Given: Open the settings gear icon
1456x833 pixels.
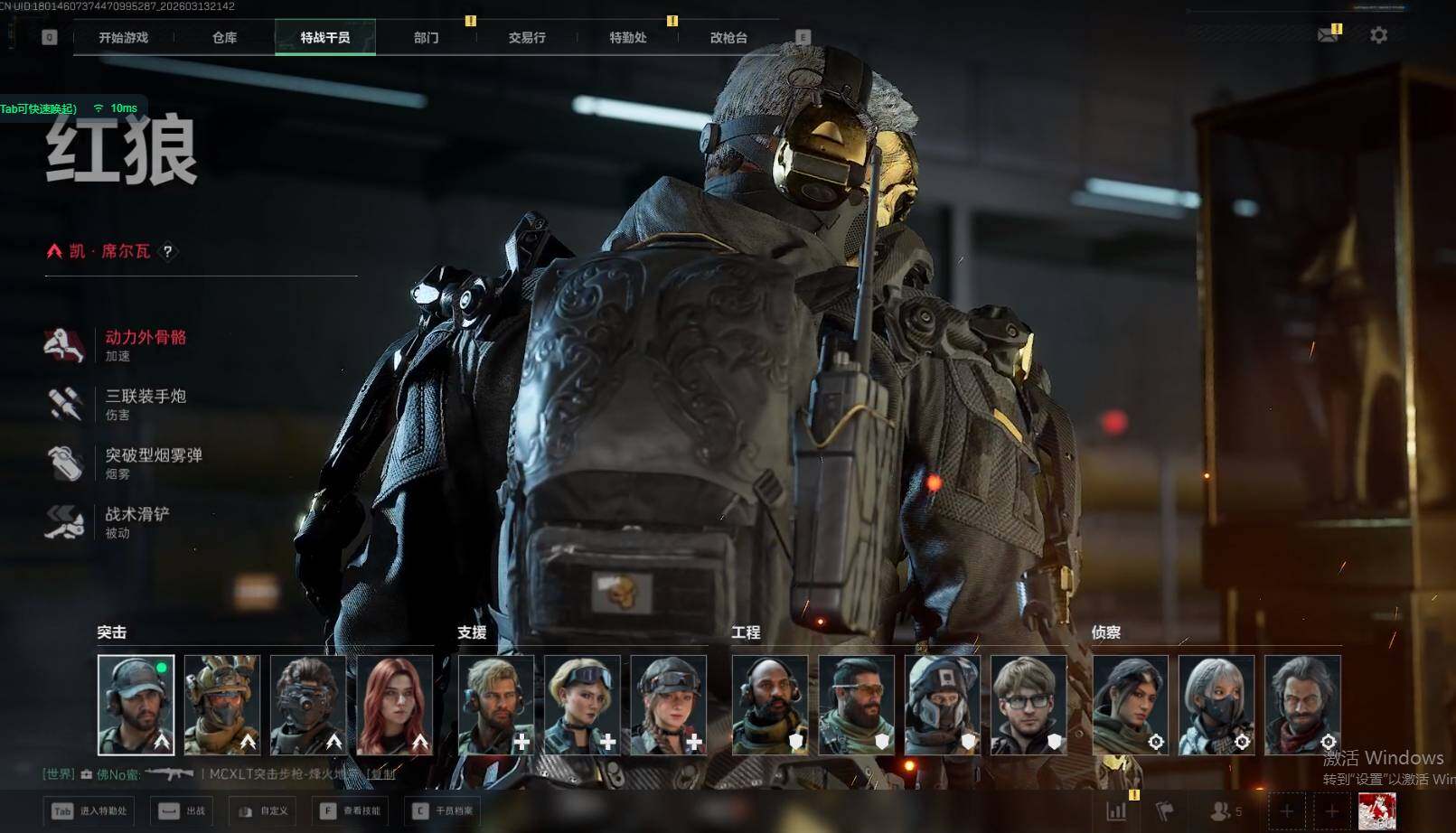Looking at the screenshot, I should 1378,35.
